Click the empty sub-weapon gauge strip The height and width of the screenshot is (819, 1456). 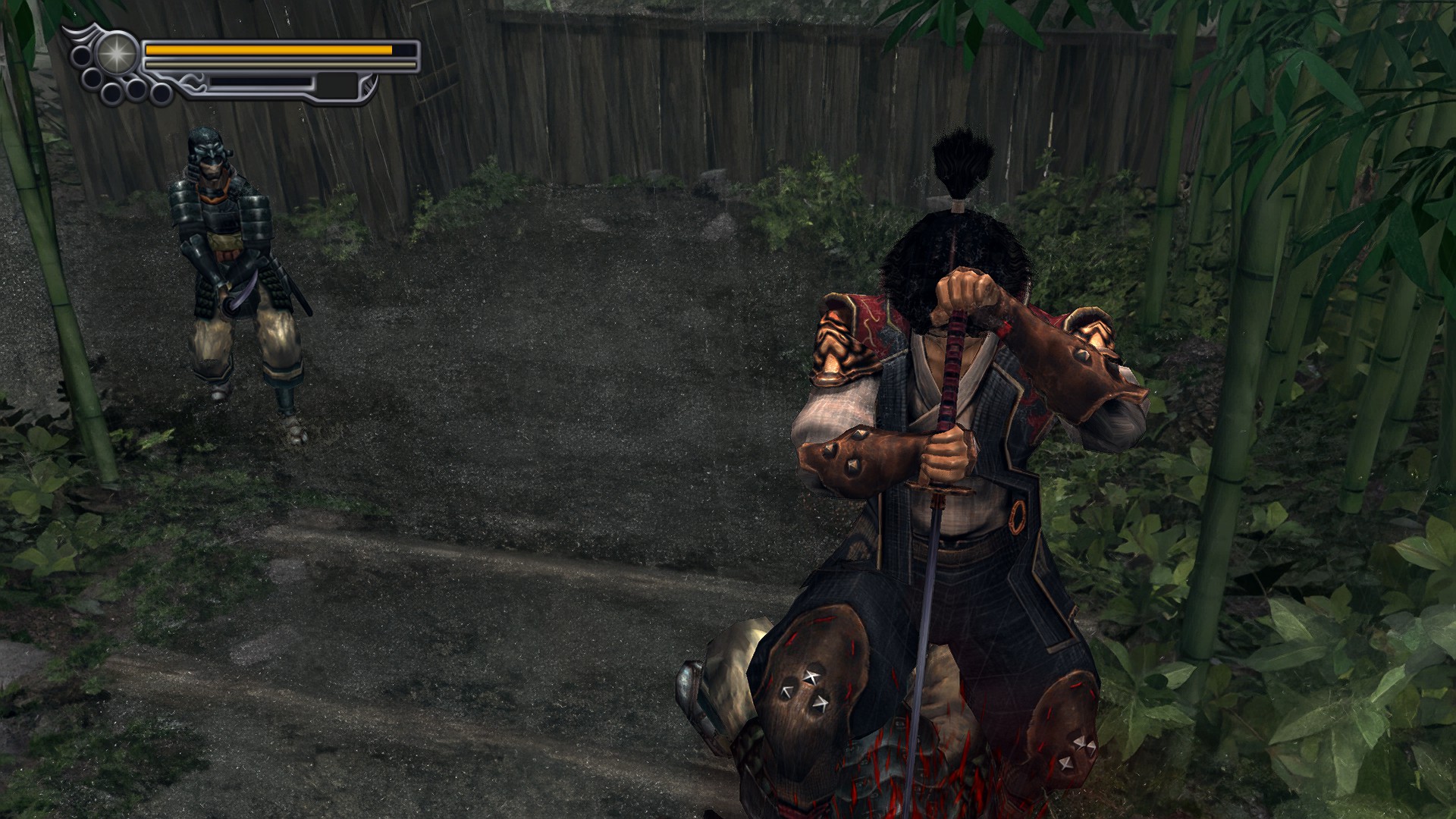[x=260, y=83]
